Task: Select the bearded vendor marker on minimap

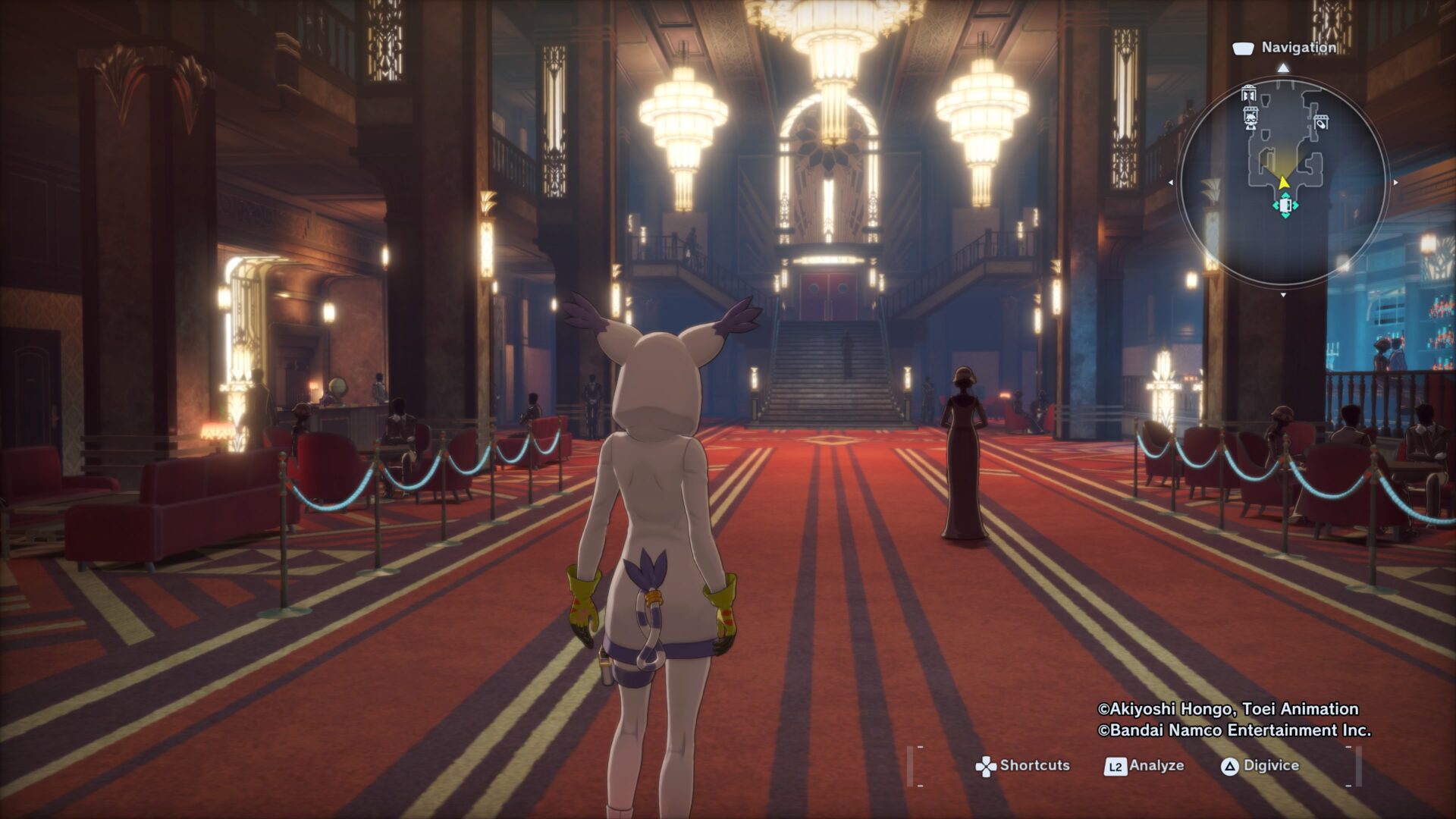Action: tap(1251, 117)
